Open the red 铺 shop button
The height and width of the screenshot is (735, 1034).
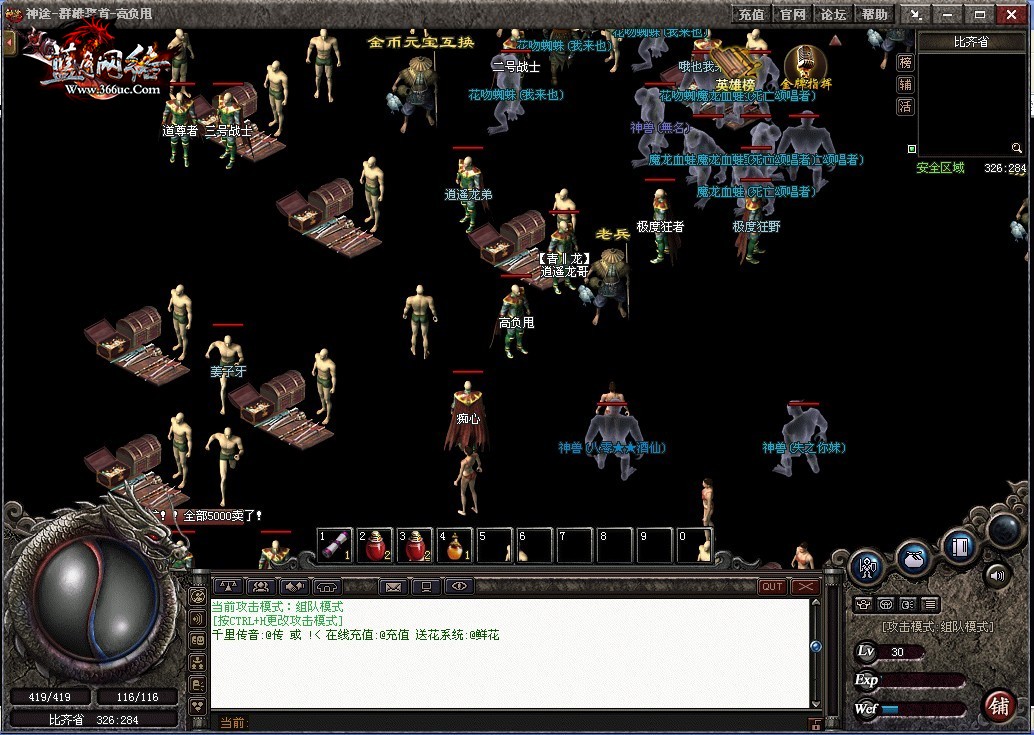(999, 705)
